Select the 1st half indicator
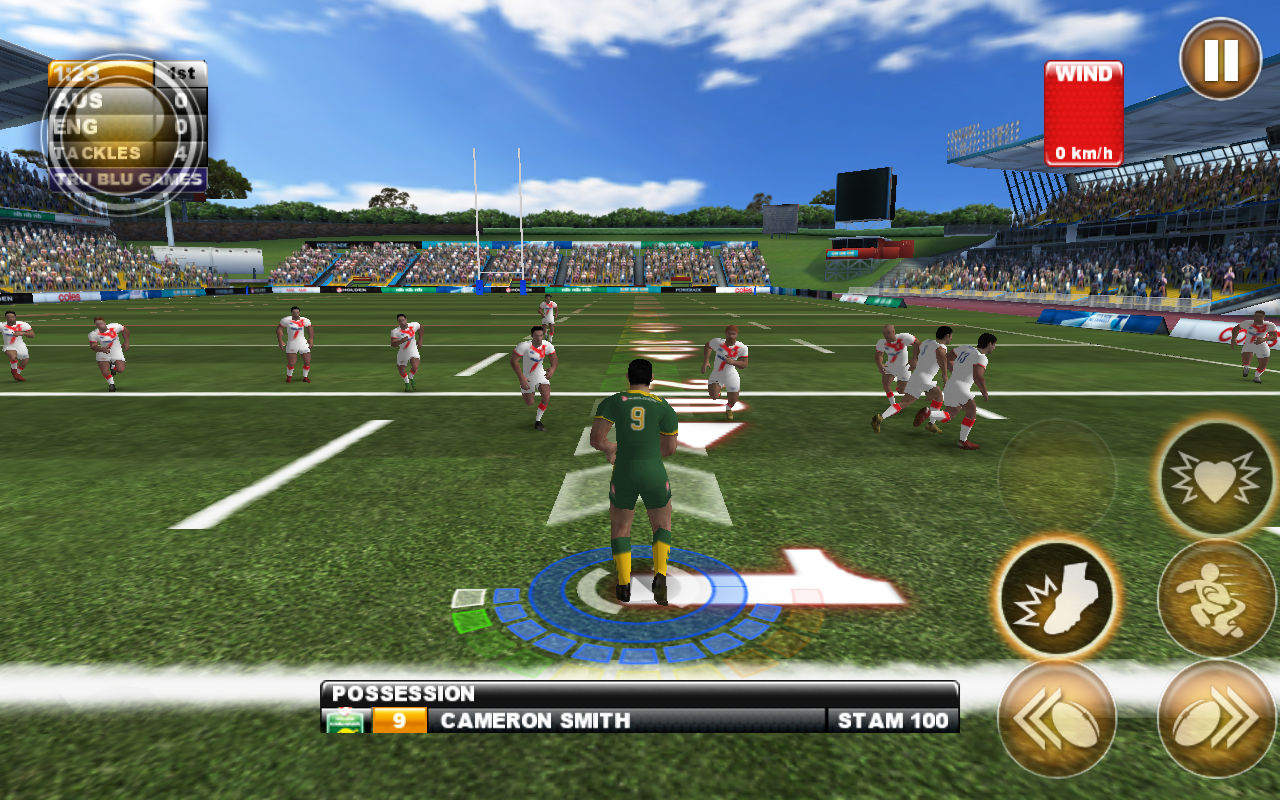This screenshot has height=800, width=1280. [181, 71]
